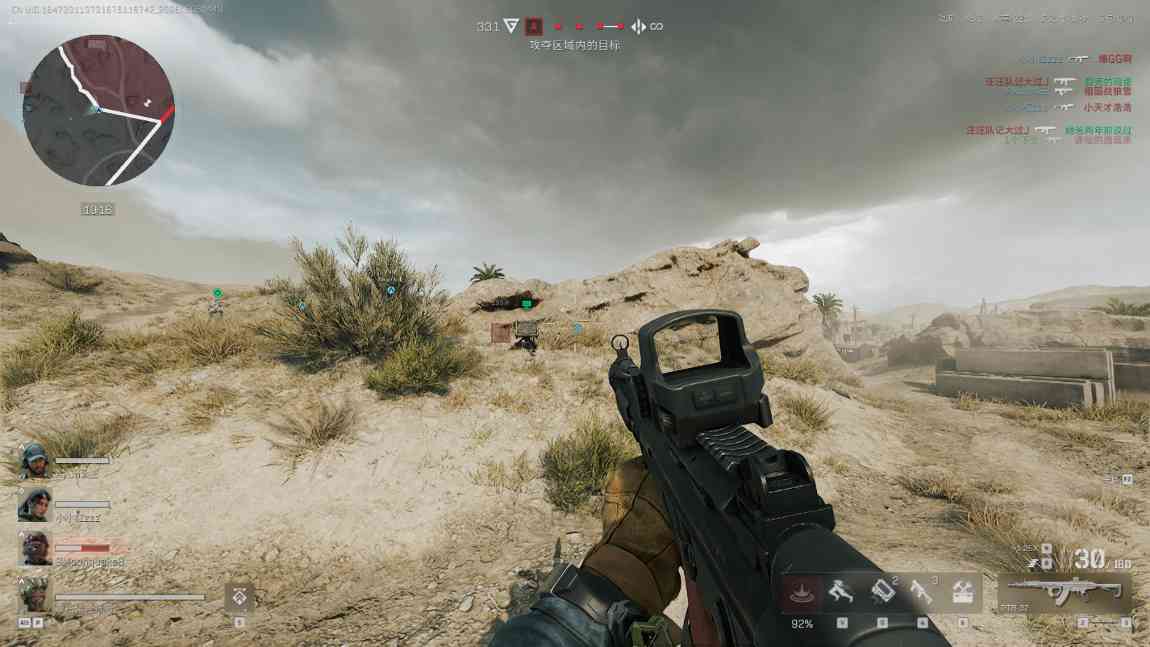Open the toolbox repair kit slot
Viewport: 1150px width, 647px height.
tap(962, 593)
